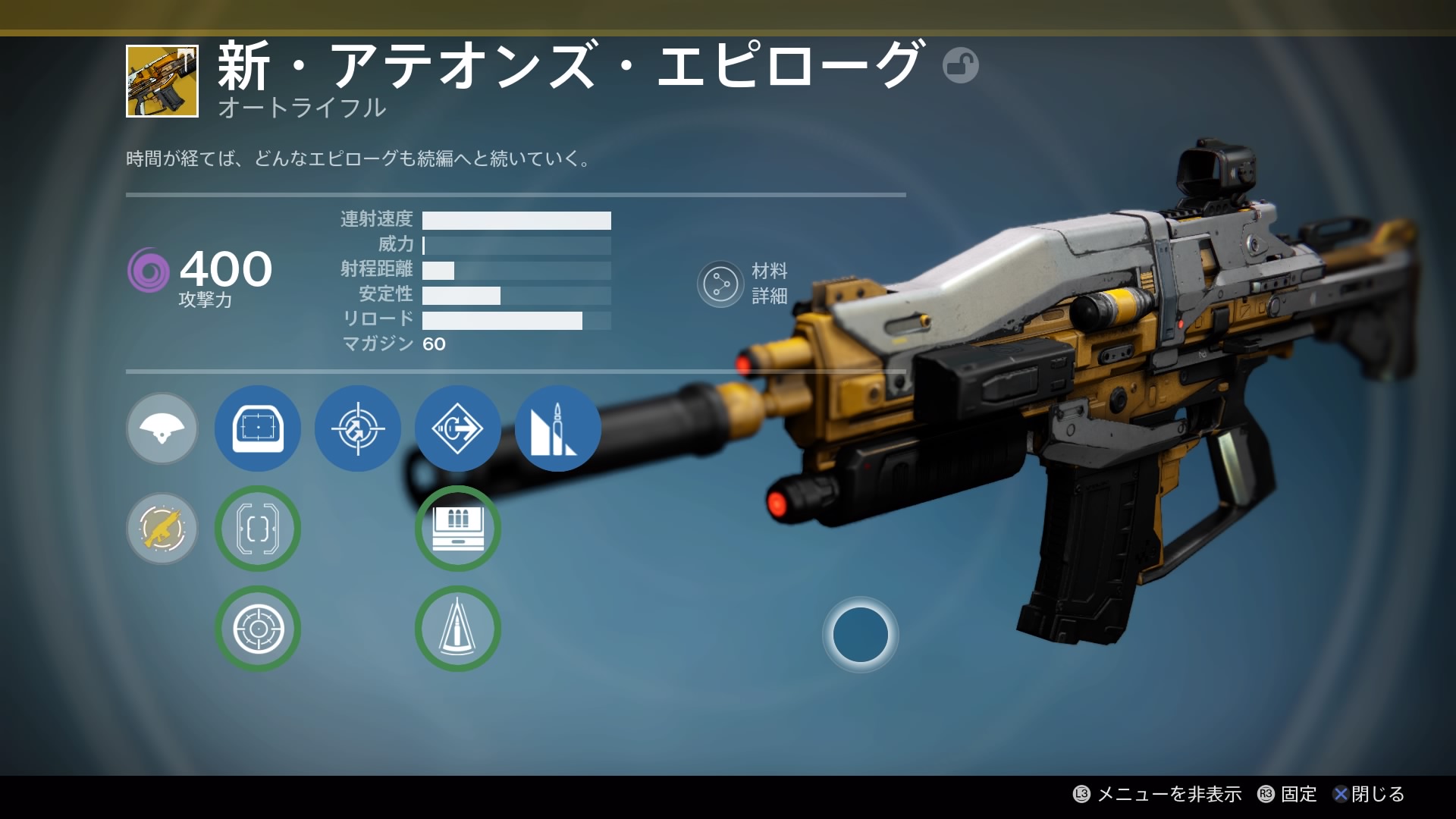Select the blue diamond arrow perk
This screenshot has width=1456, height=819.
pyautogui.click(x=458, y=428)
